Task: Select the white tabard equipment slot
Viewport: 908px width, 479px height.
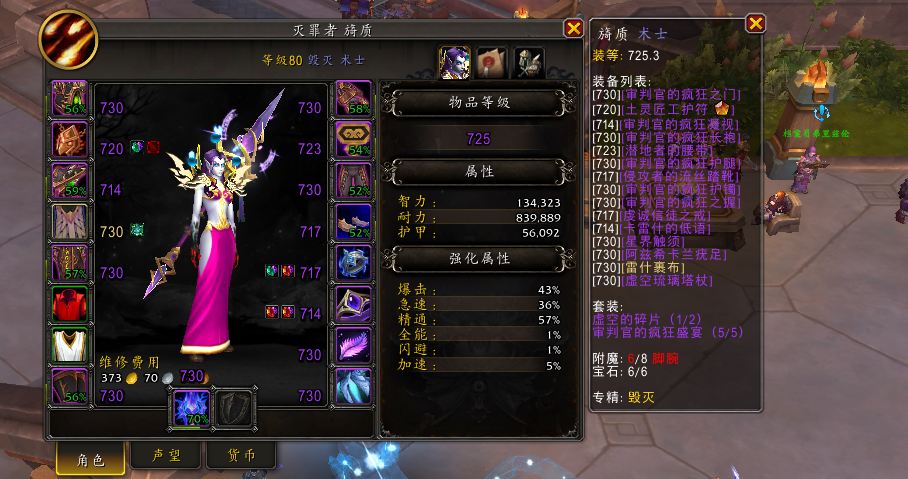Action: 70,346
